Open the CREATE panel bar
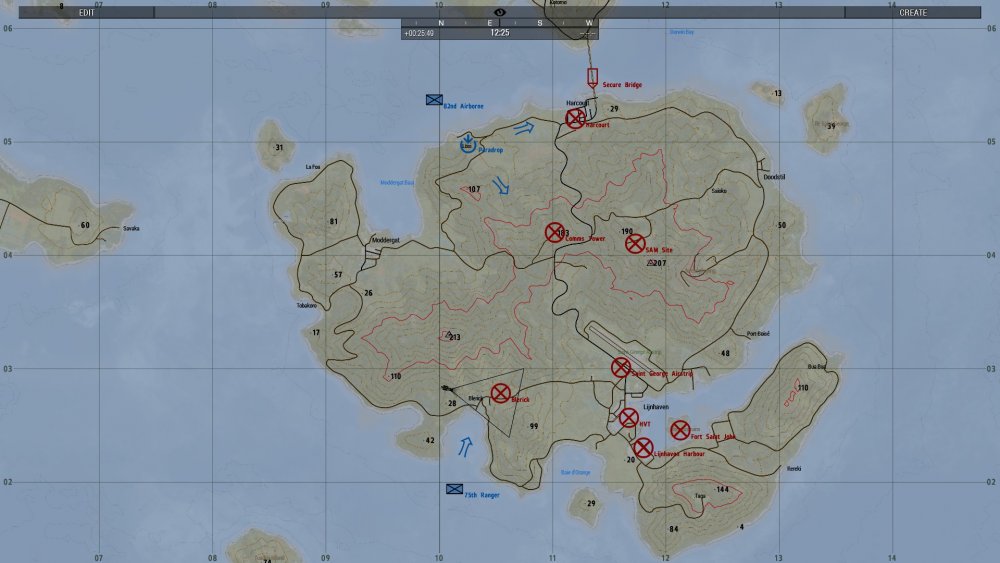The height and width of the screenshot is (563, 1000). [912, 13]
